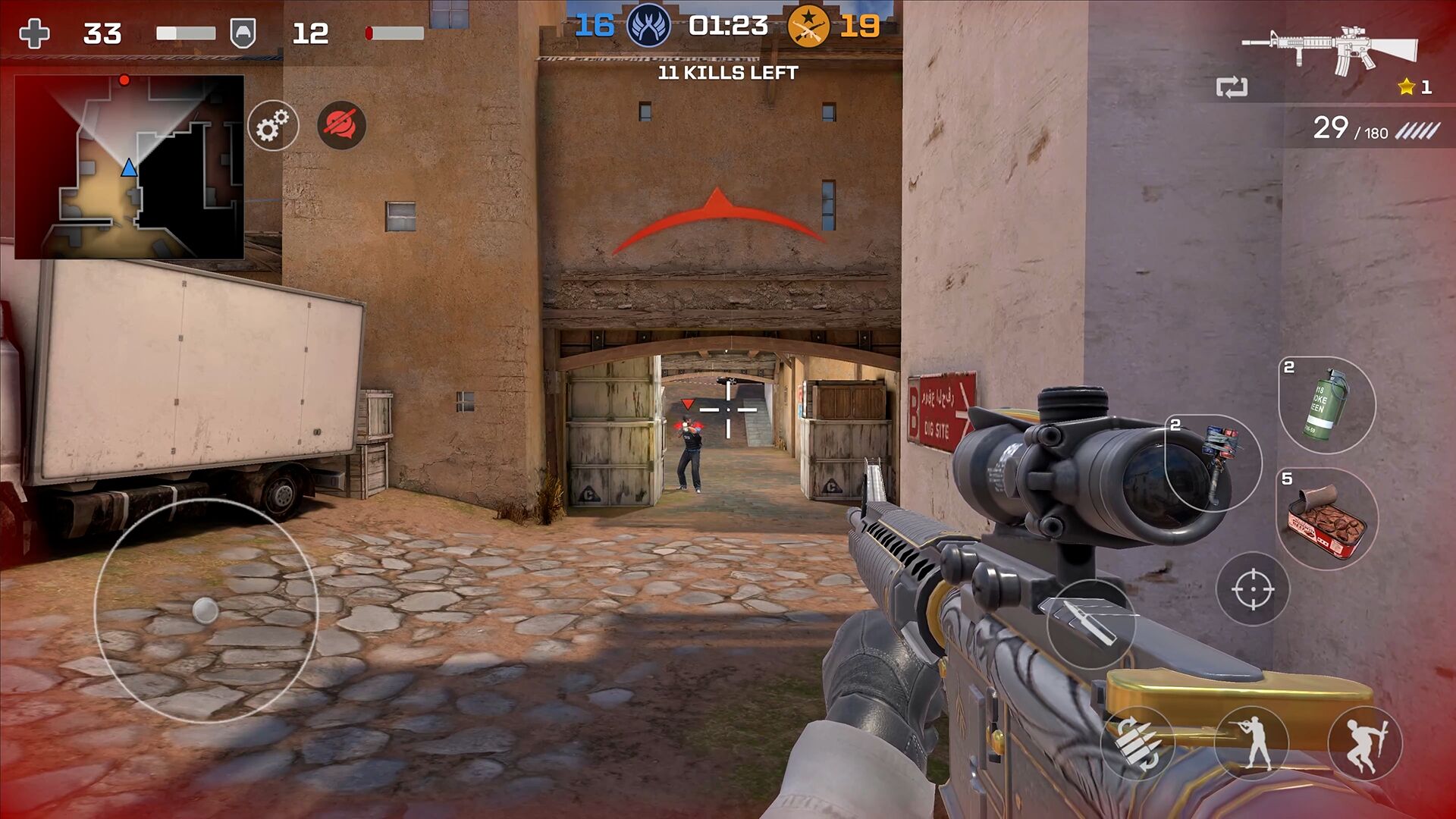The image size is (1456, 819).
Task: Tap the minimap in the corner
Action: point(129,168)
